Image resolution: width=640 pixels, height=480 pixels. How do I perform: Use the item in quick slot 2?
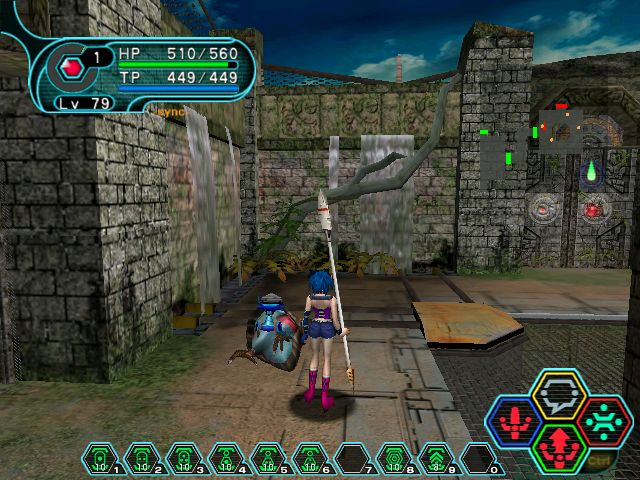142,460
